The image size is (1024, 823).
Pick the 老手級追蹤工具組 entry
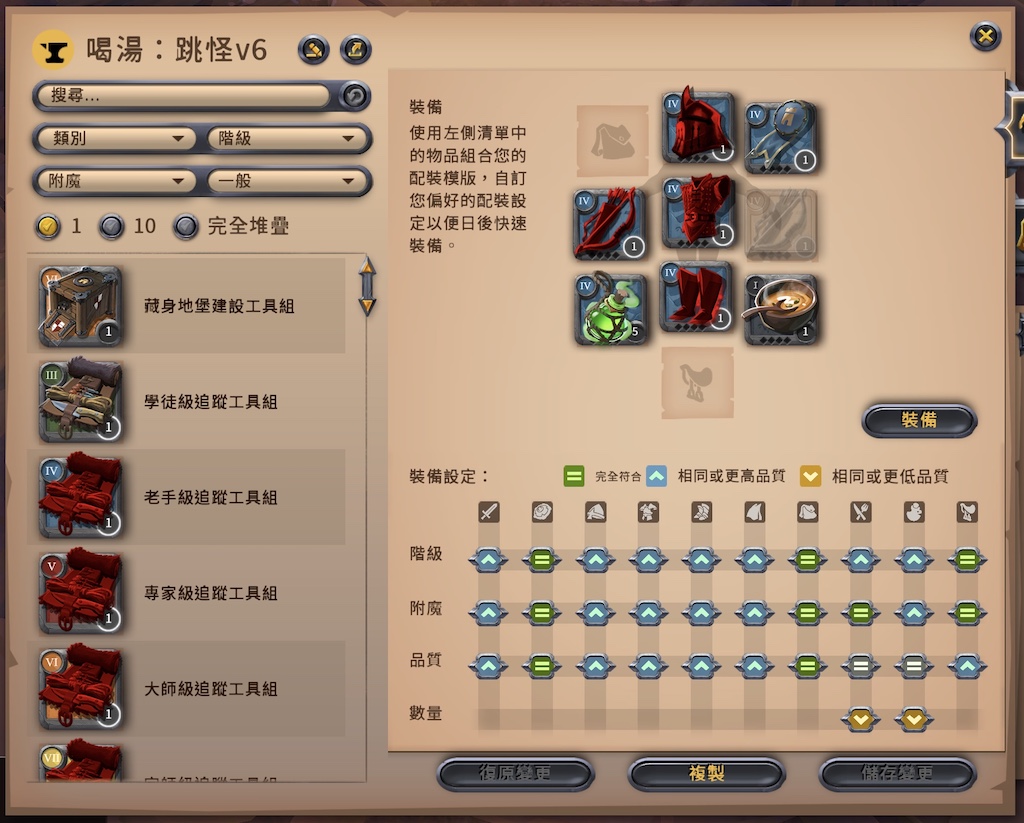click(190, 497)
